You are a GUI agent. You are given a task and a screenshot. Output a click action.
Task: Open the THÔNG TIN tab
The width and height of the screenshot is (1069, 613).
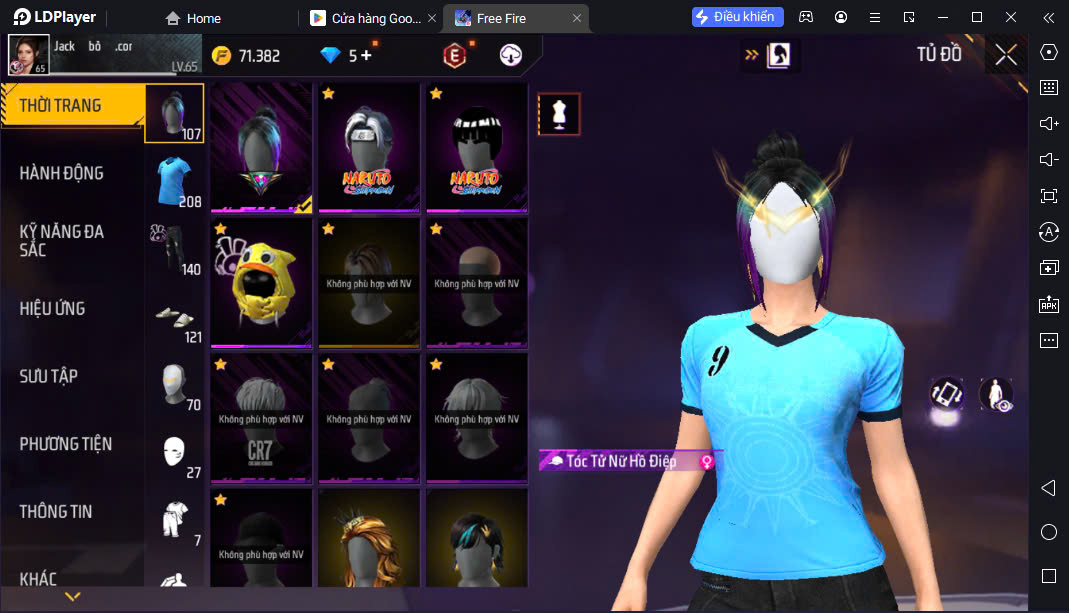(x=56, y=511)
